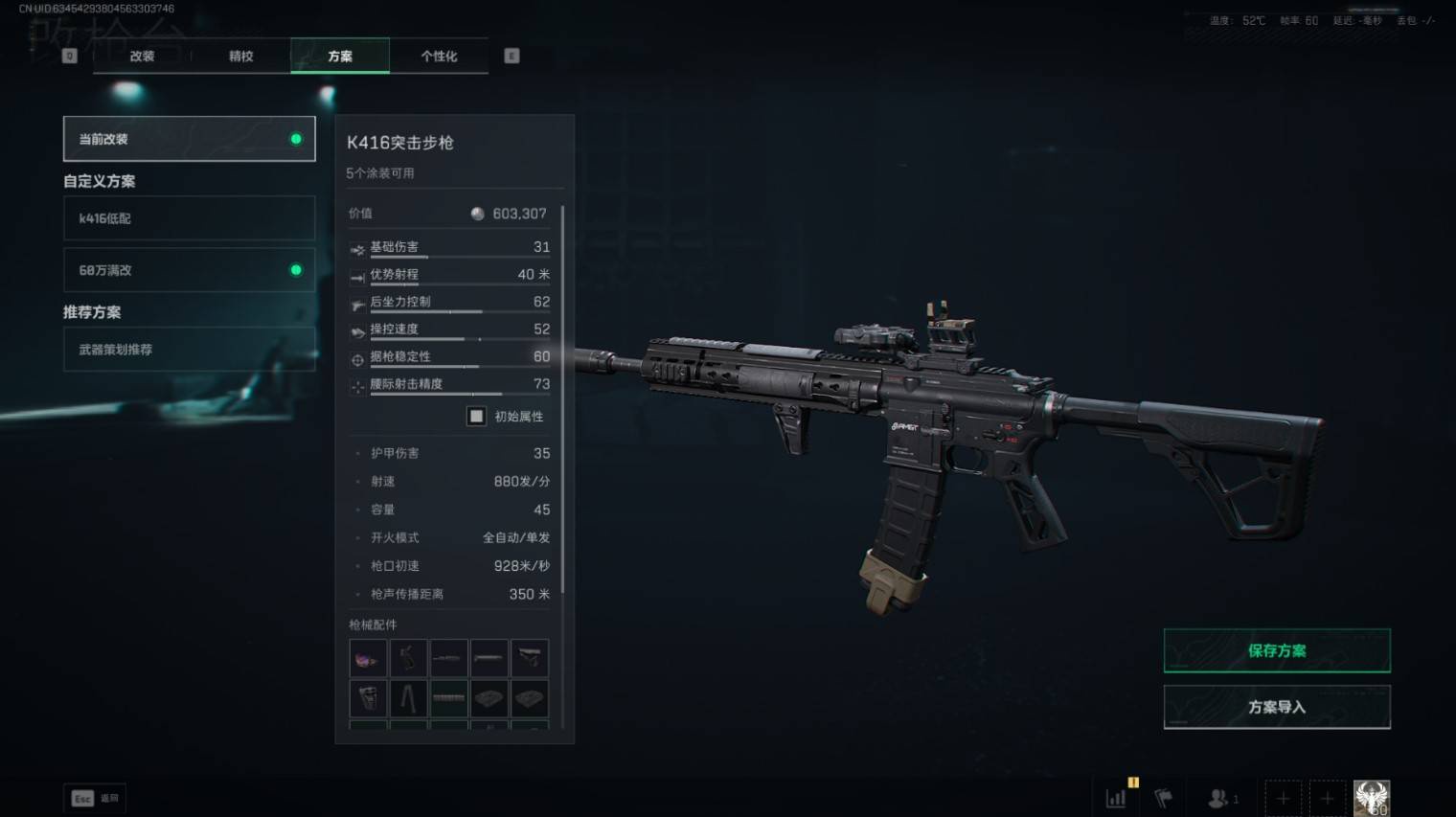Select the purple muzzle attachment slot

tap(368, 659)
